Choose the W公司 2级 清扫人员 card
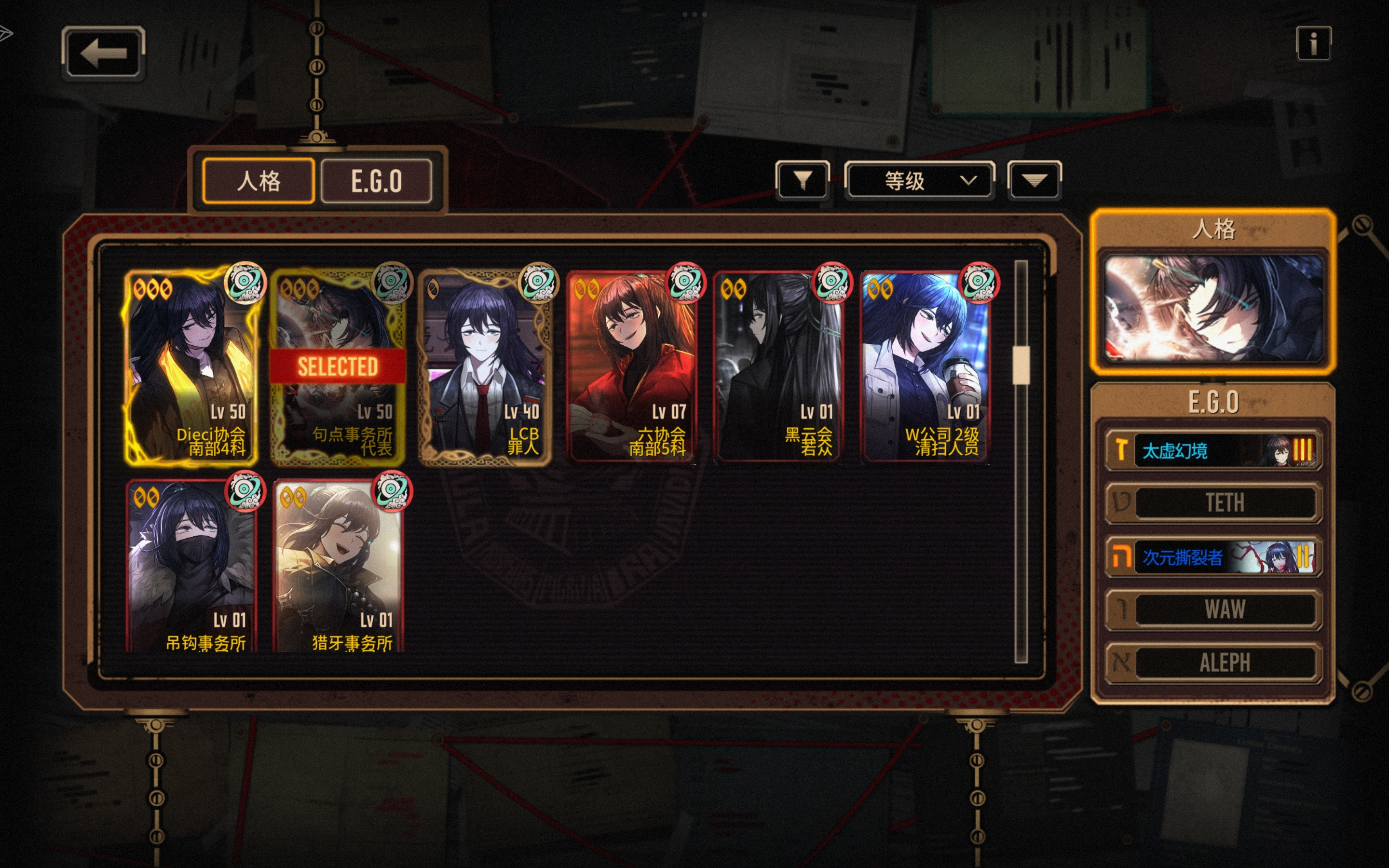This screenshot has height=868, width=1389. 925,367
